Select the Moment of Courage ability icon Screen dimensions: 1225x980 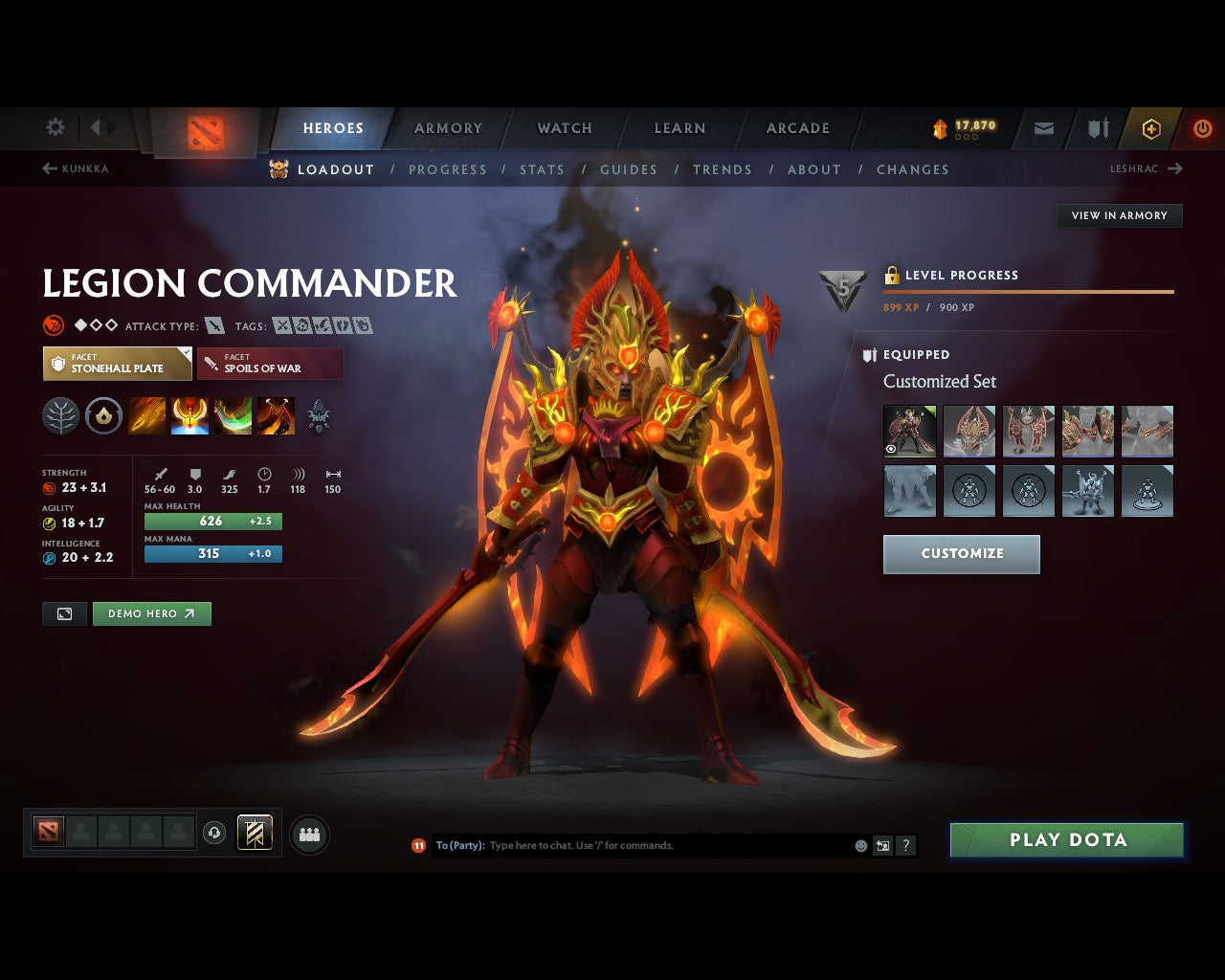[234, 415]
